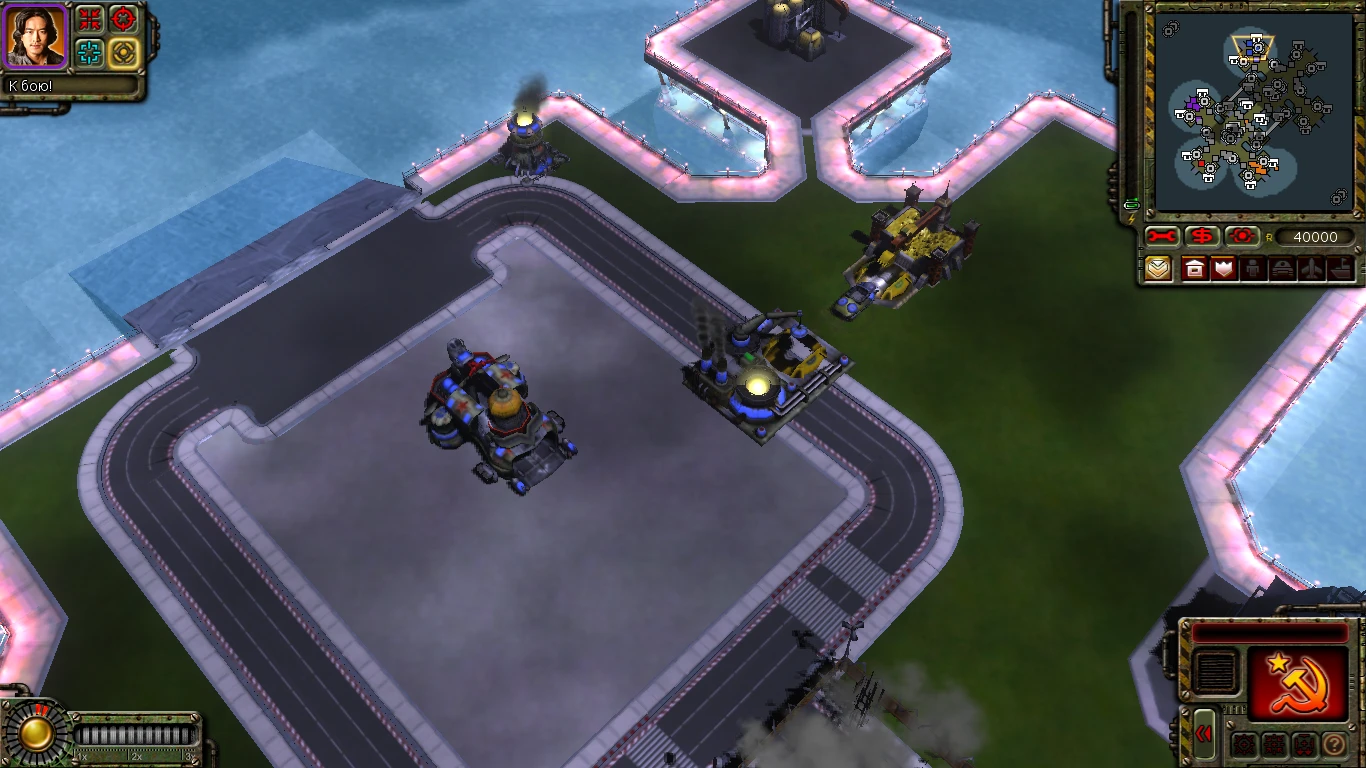Image resolution: width=1366 pixels, height=768 pixels.
Task: Enable the teal hold-fire stance
Action: (88, 51)
